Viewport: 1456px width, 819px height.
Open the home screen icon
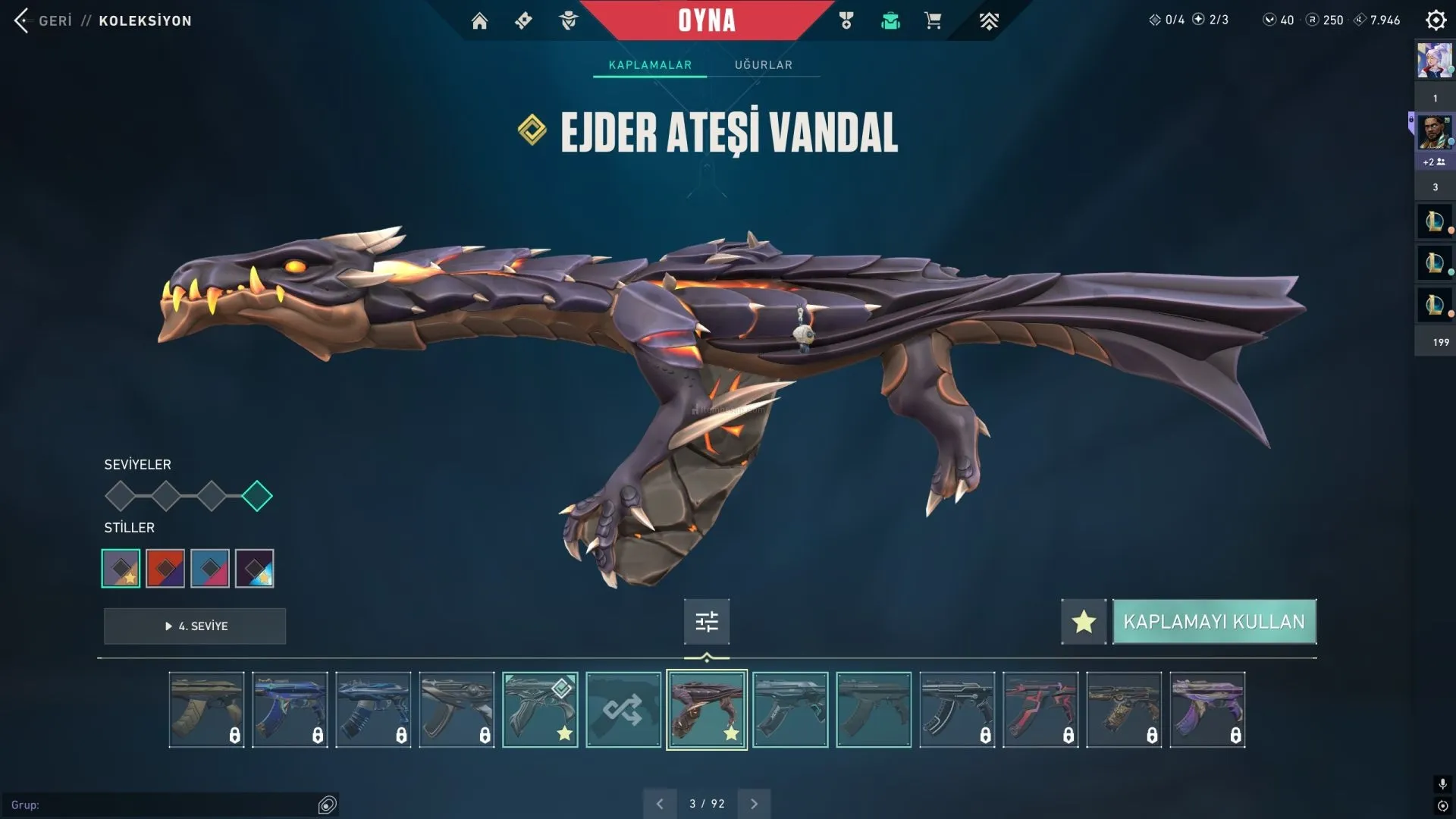pyautogui.click(x=479, y=21)
